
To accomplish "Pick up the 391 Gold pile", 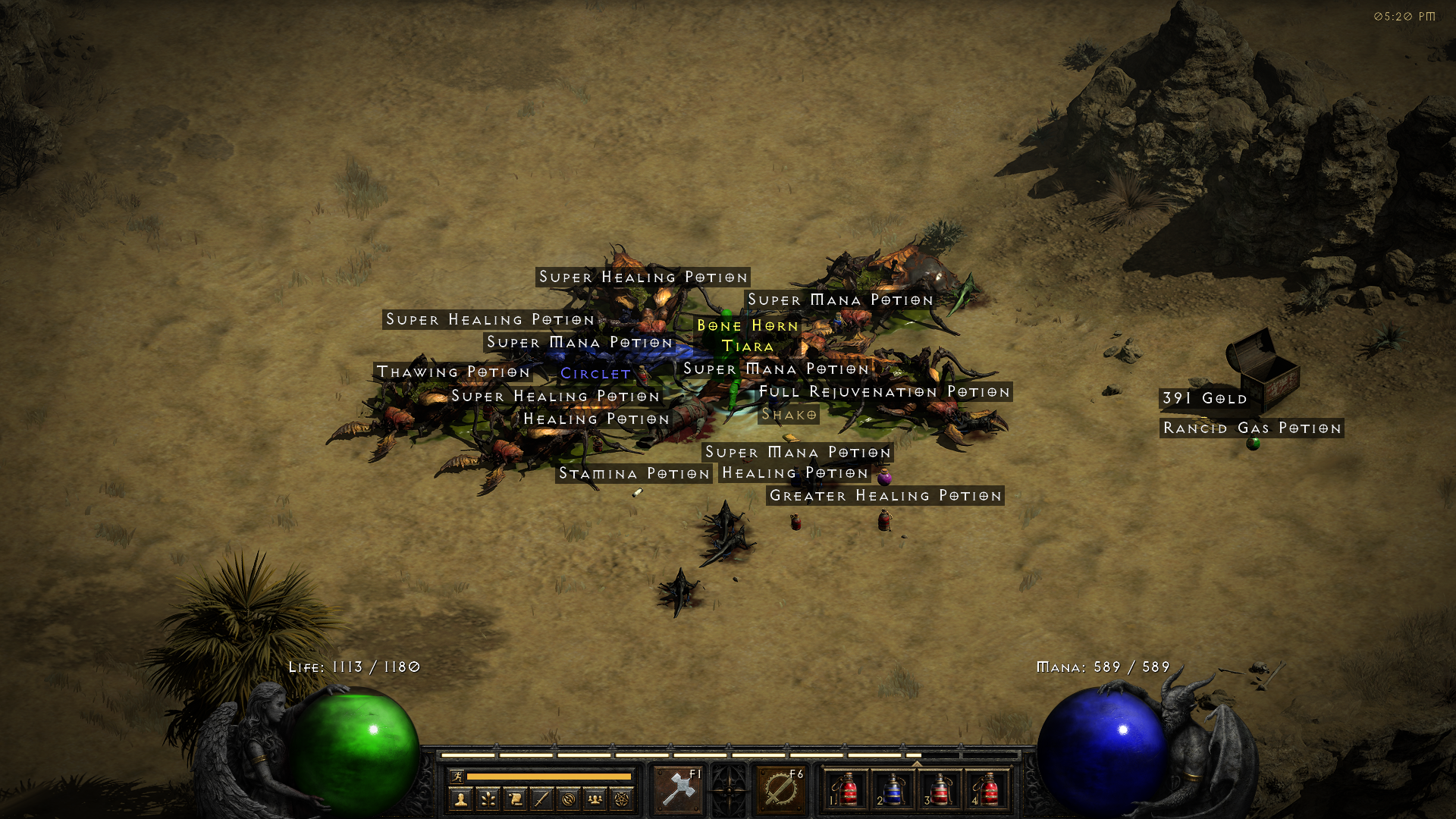I will 1204,398.
